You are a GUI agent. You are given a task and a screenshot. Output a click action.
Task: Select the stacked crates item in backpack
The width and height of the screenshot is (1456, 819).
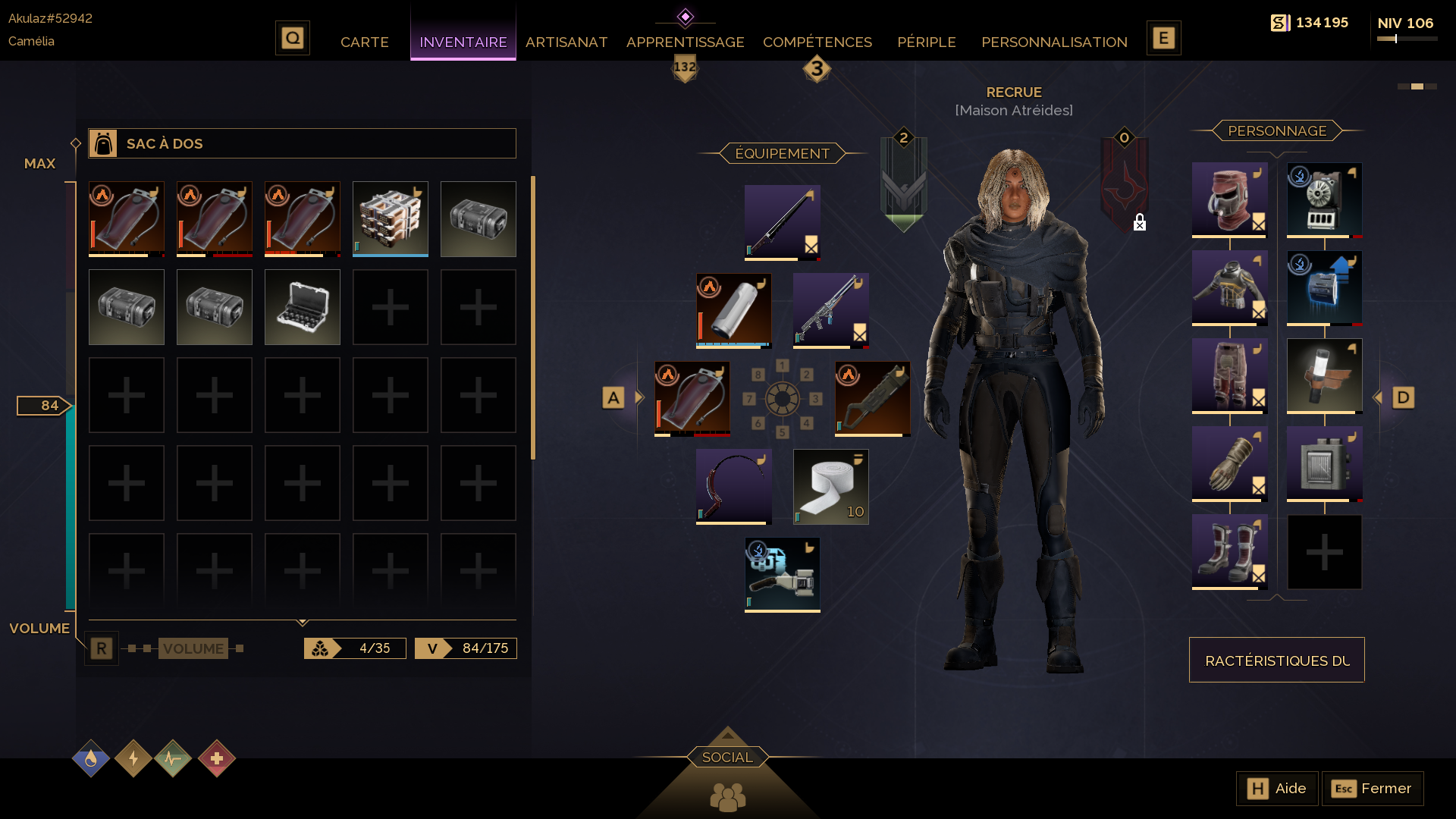[390, 219]
